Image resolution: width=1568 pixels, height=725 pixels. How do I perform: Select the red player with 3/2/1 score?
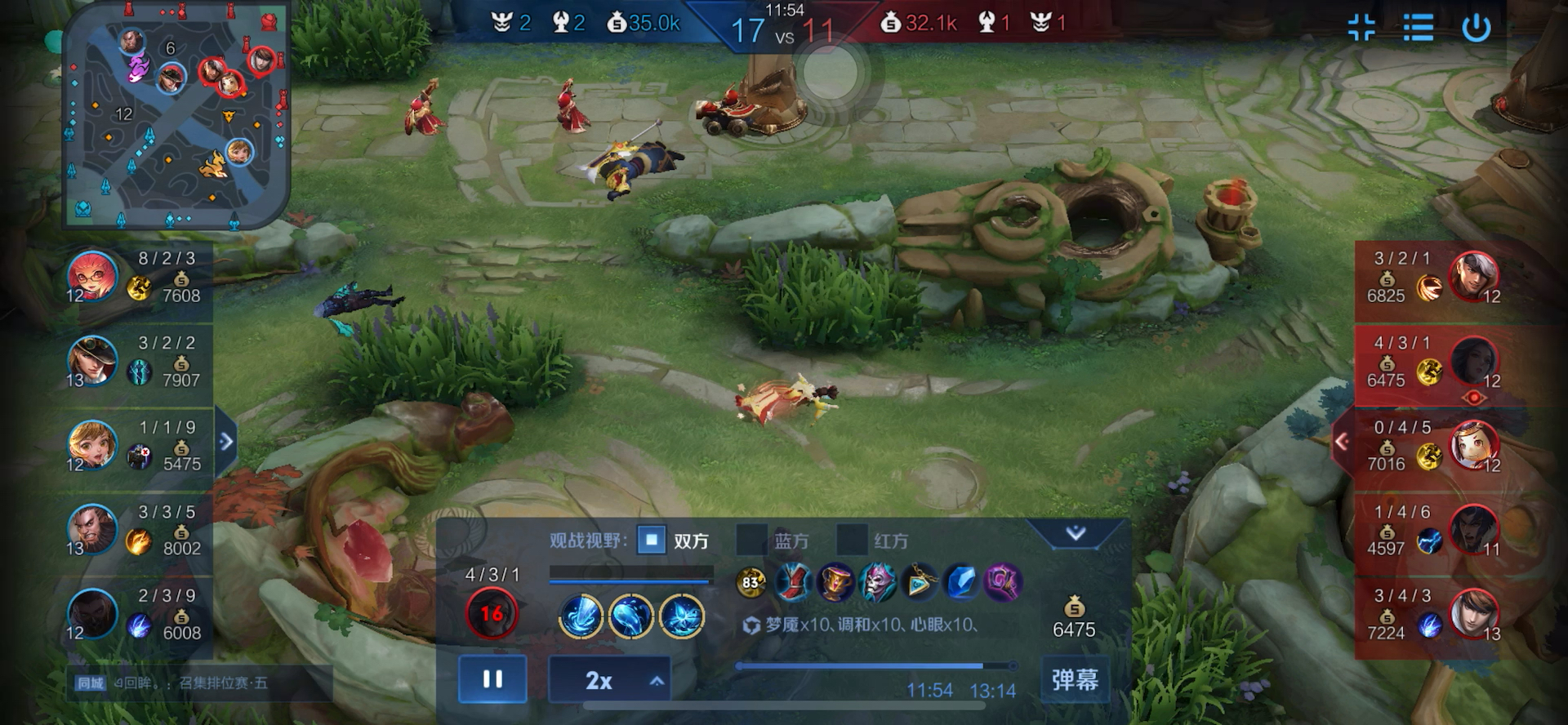pyautogui.click(x=1474, y=277)
